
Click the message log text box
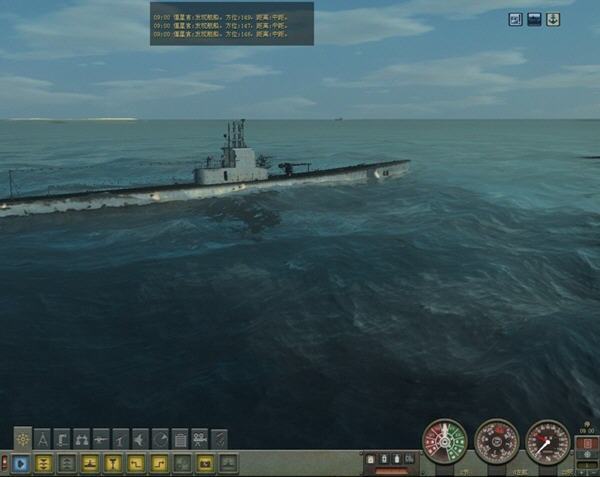pos(231,23)
